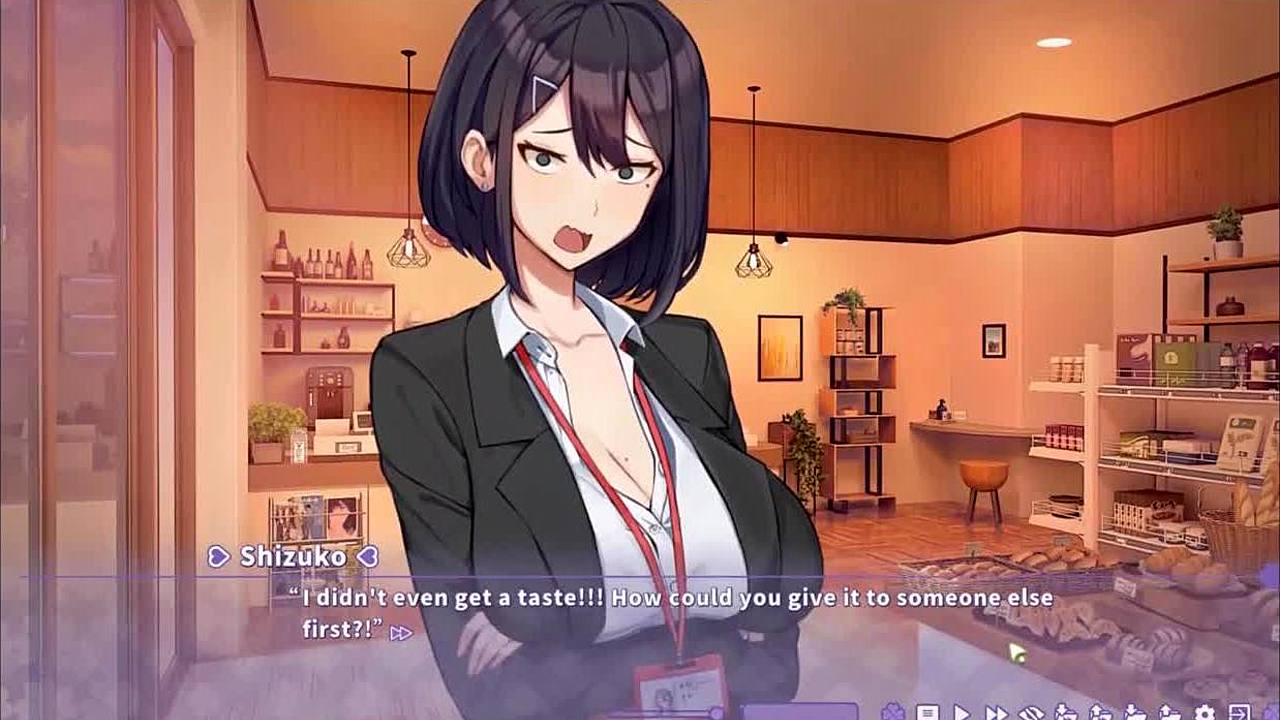The width and height of the screenshot is (1280, 720).
Task: Start auto-play with the play triangle
Action: (x=962, y=713)
